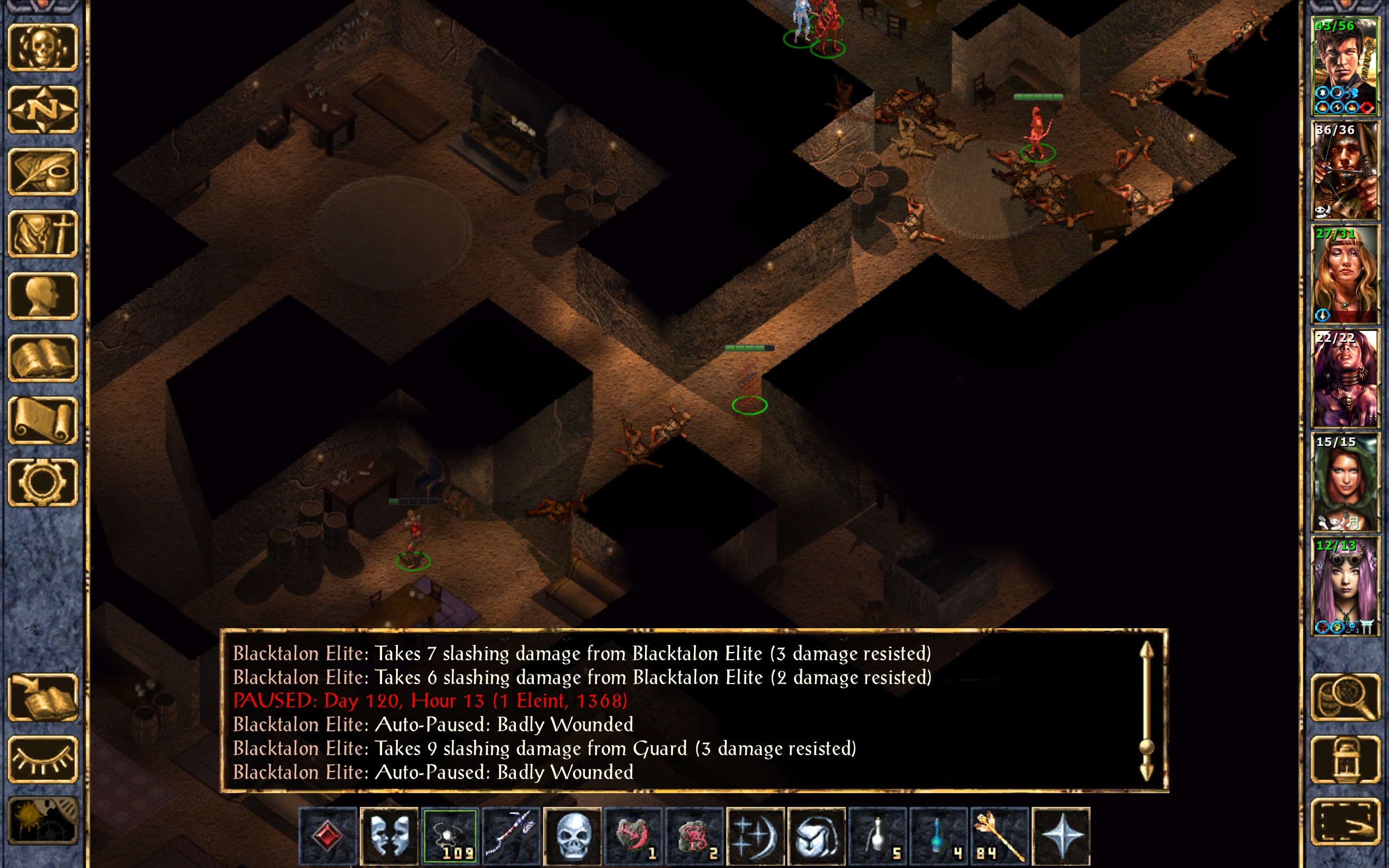Use the white potion with 5 charges
The width and height of the screenshot is (1389, 868).
tap(877, 835)
